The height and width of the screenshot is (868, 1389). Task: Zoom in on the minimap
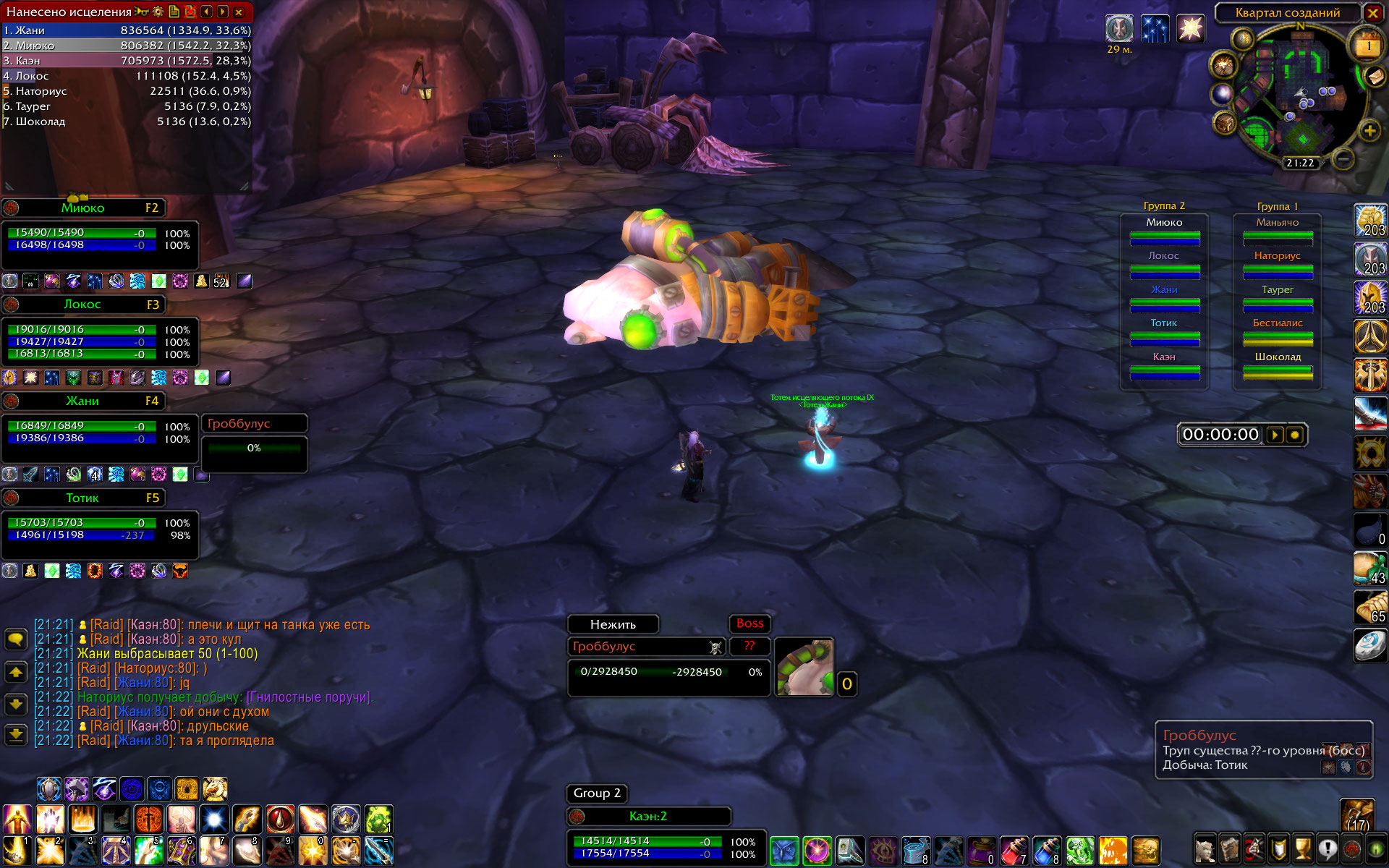click(x=1369, y=131)
